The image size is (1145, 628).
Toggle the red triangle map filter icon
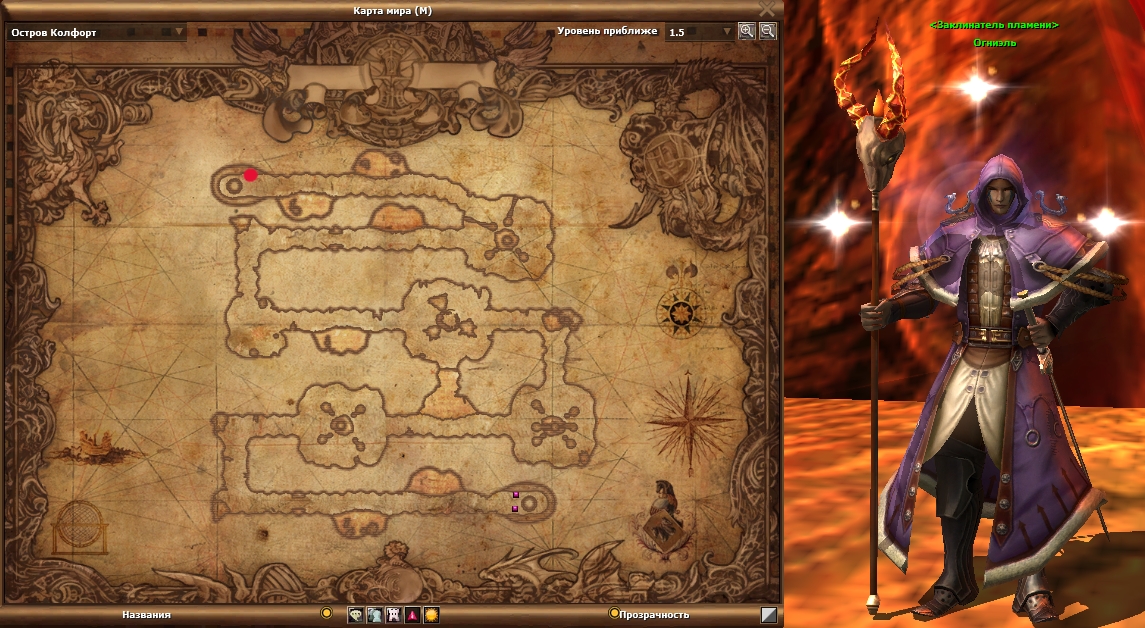tap(412, 615)
